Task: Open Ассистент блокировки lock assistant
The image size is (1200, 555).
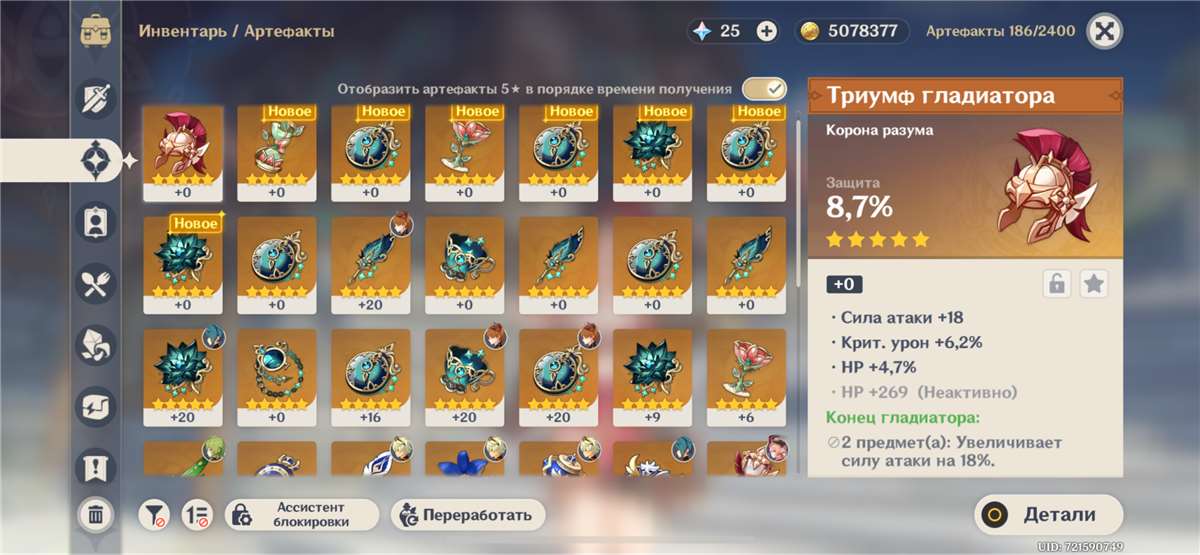Action: [x=302, y=515]
